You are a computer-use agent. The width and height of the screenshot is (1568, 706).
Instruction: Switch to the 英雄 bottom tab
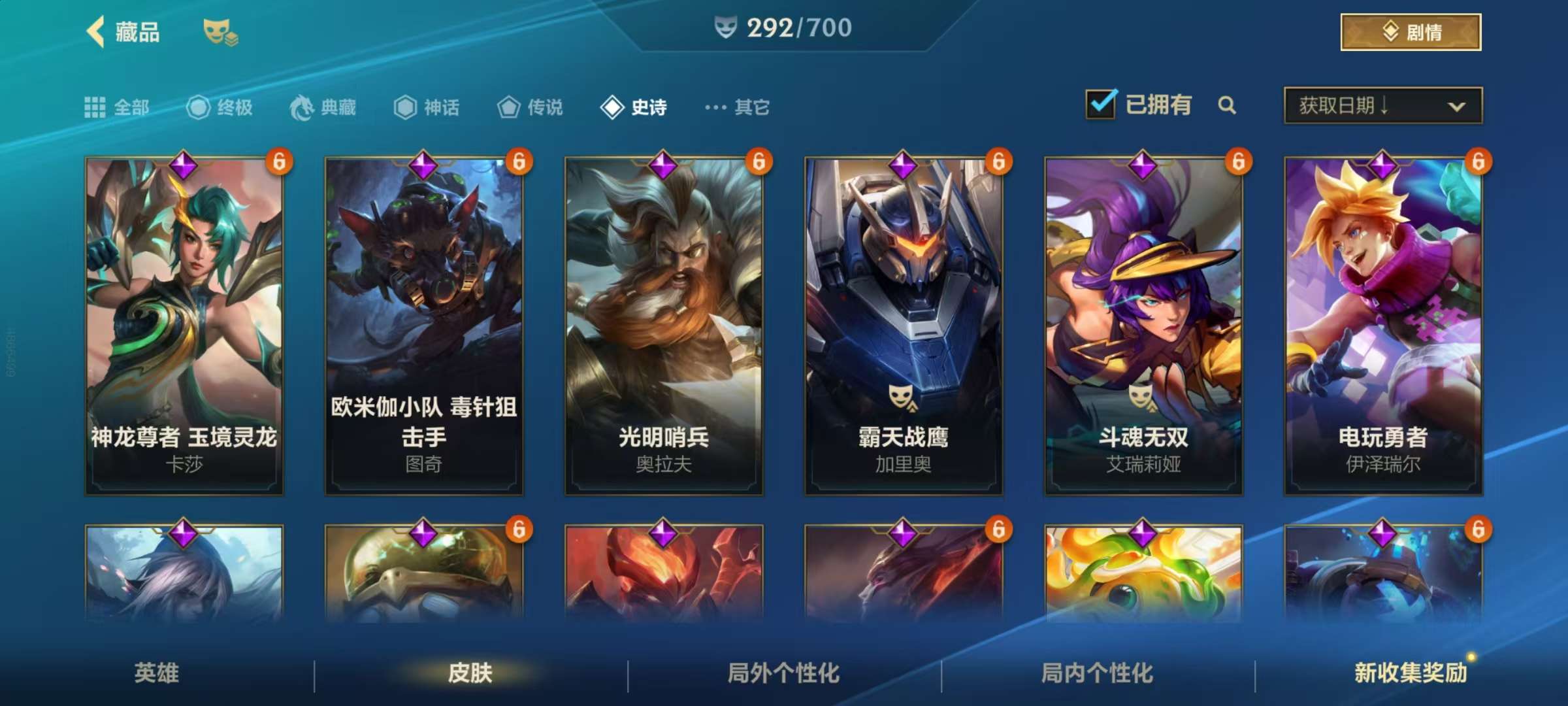[x=157, y=673]
